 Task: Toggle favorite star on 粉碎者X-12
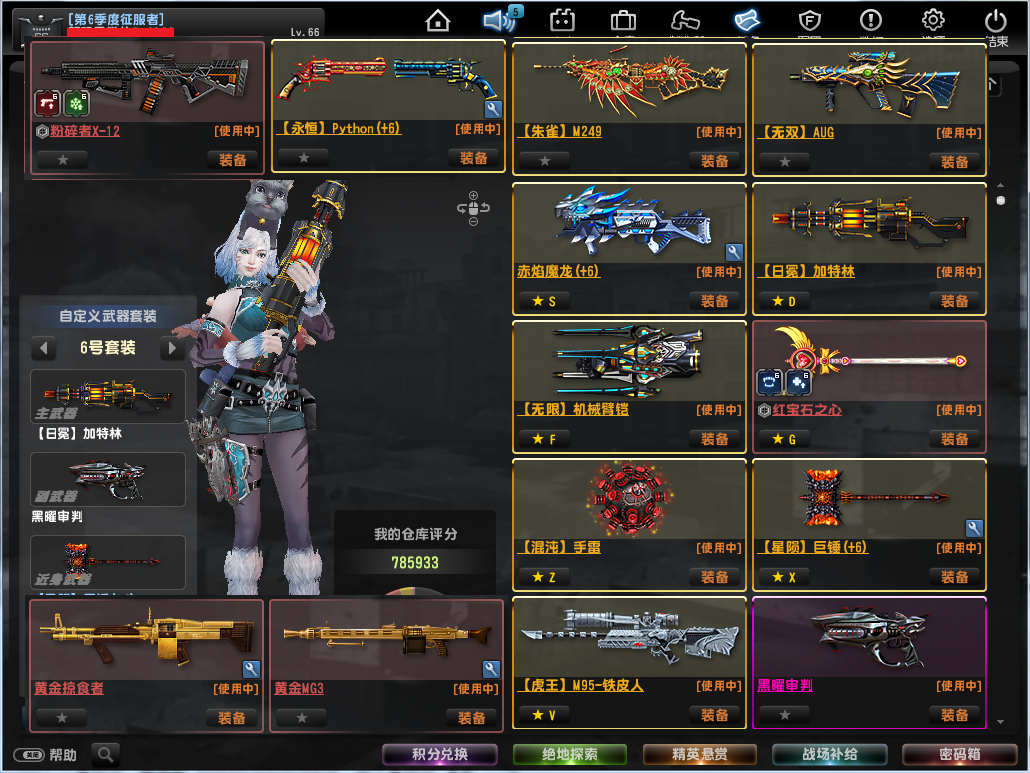[x=62, y=160]
